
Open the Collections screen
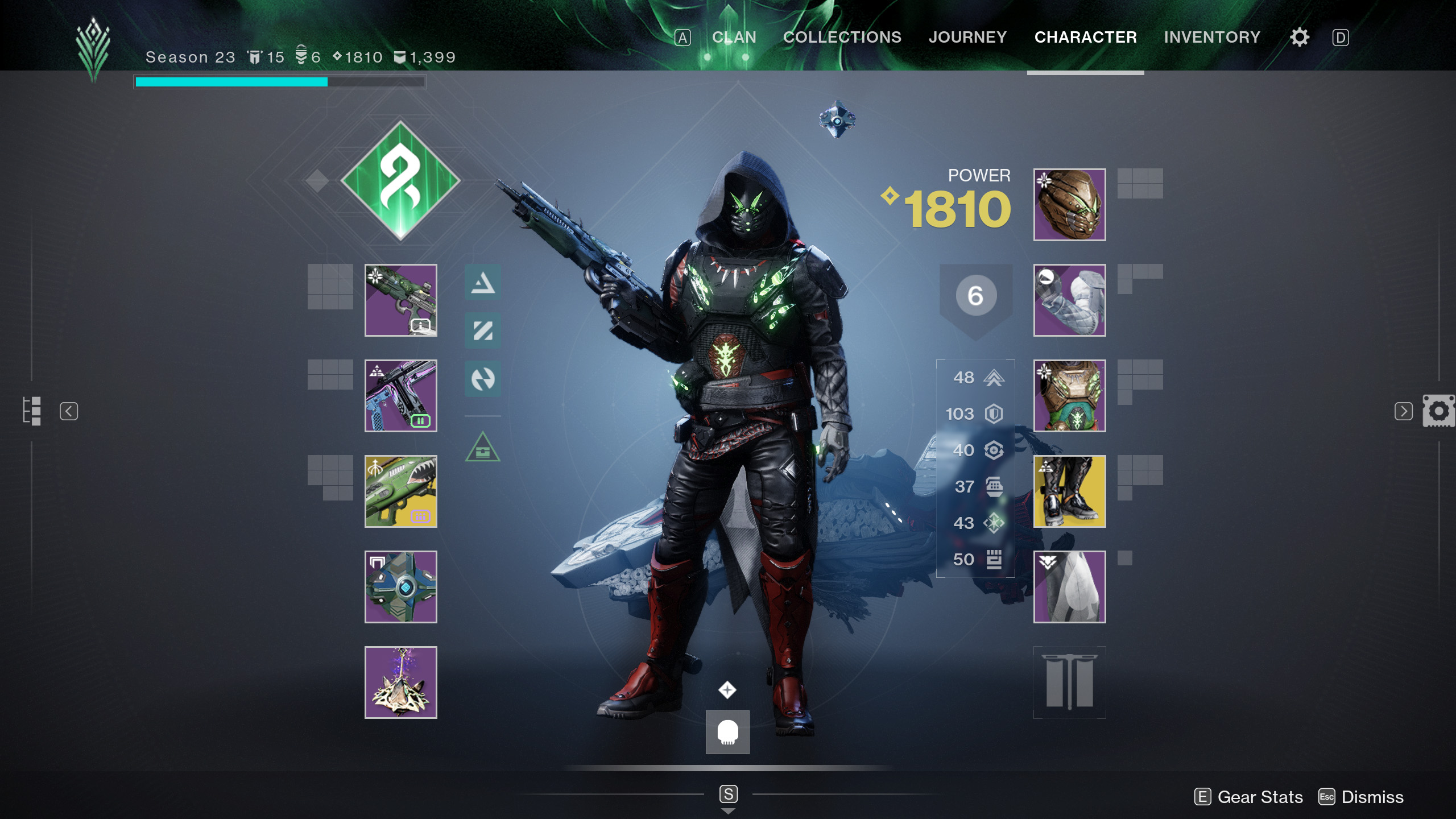(842, 37)
